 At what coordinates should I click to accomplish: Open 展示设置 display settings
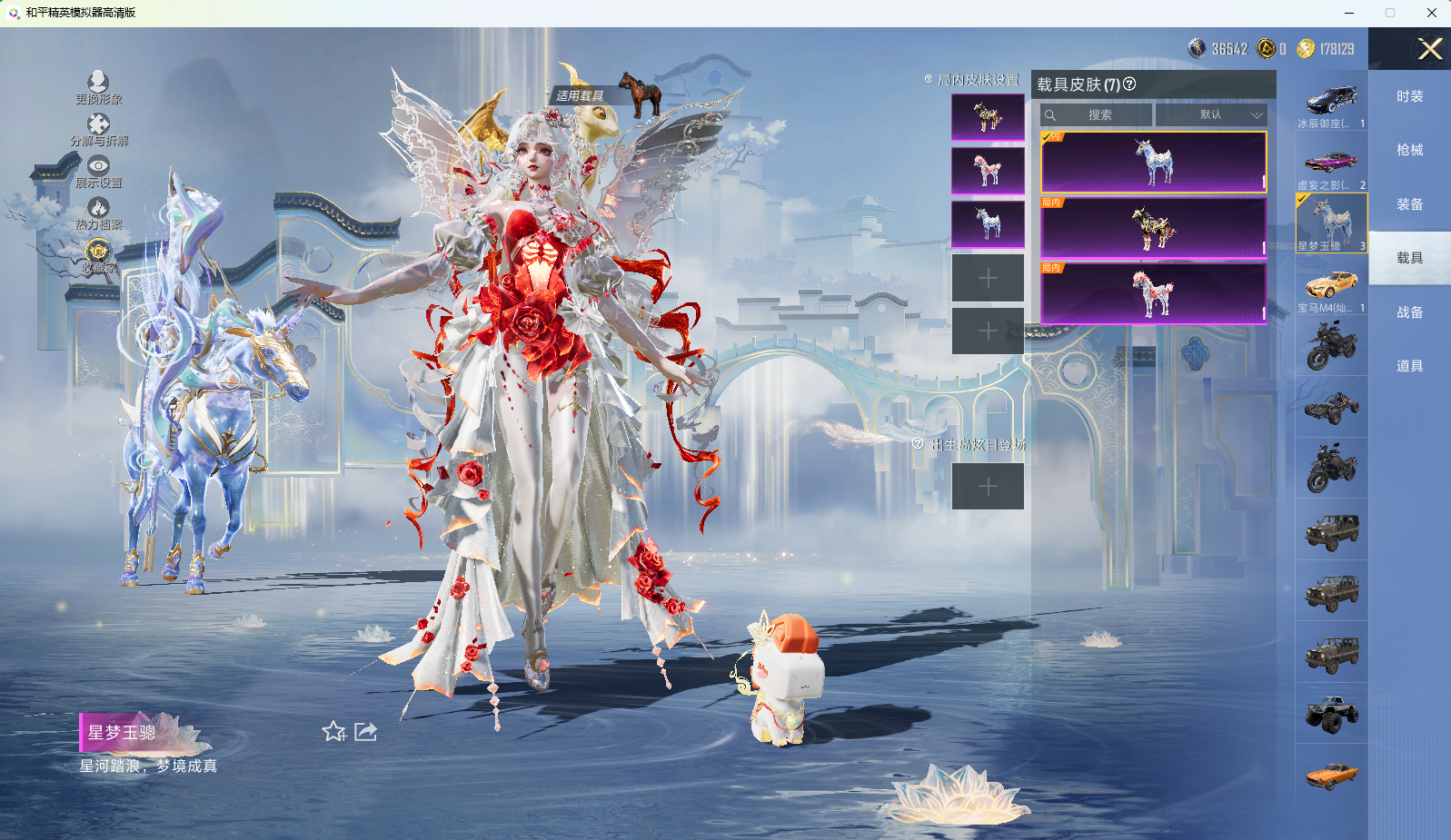[x=98, y=167]
